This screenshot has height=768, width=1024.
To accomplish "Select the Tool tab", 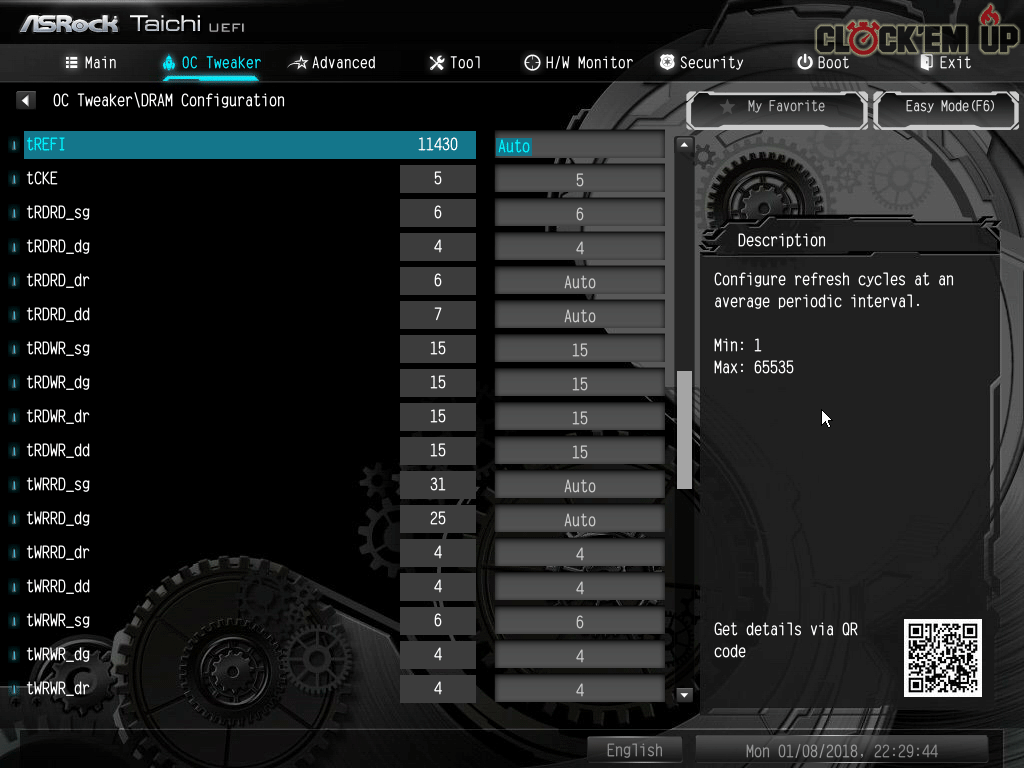I will [x=455, y=63].
